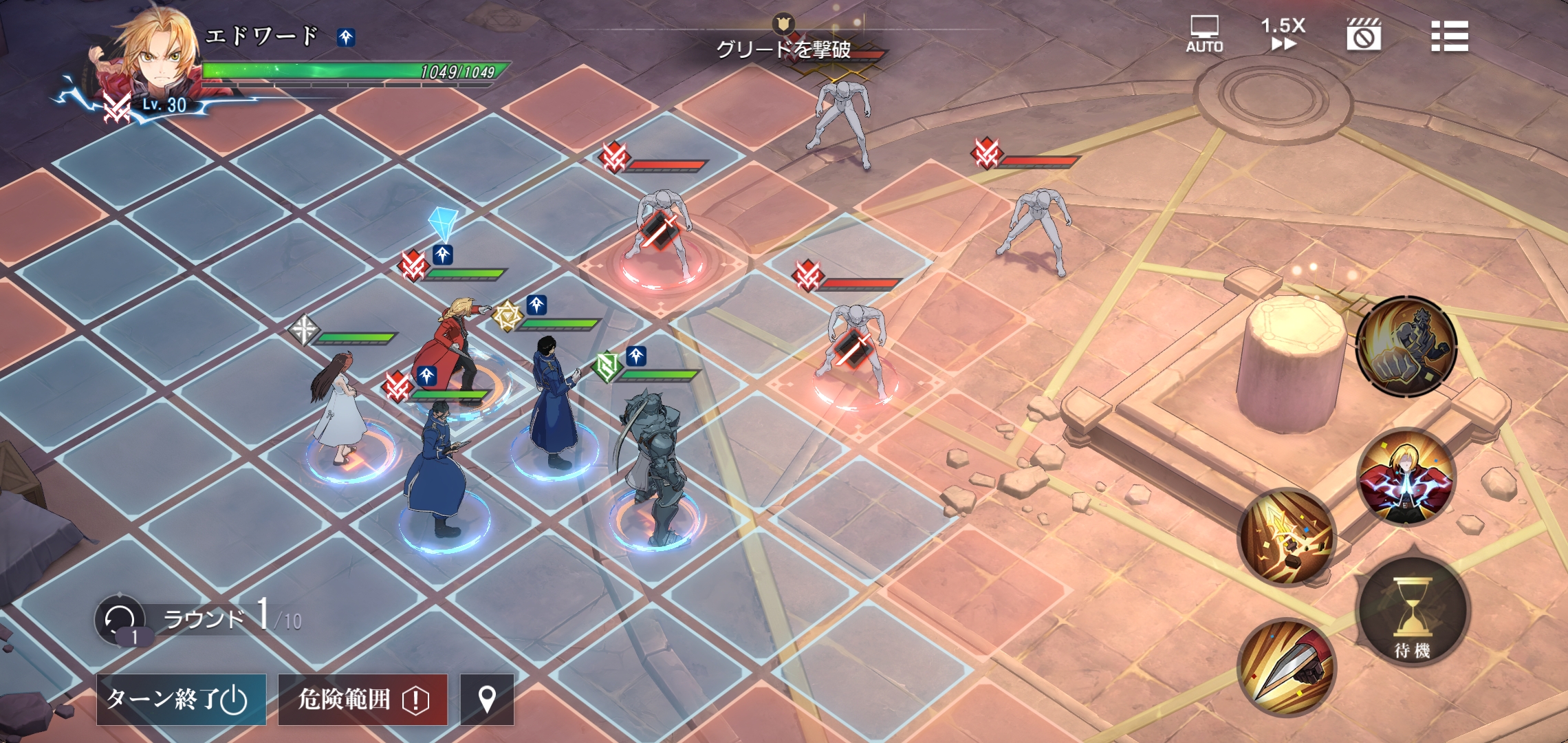This screenshot has height=743, width=1568.
Task: Show the 危険範囲 danger range
Action: click(x=362, y=699)
